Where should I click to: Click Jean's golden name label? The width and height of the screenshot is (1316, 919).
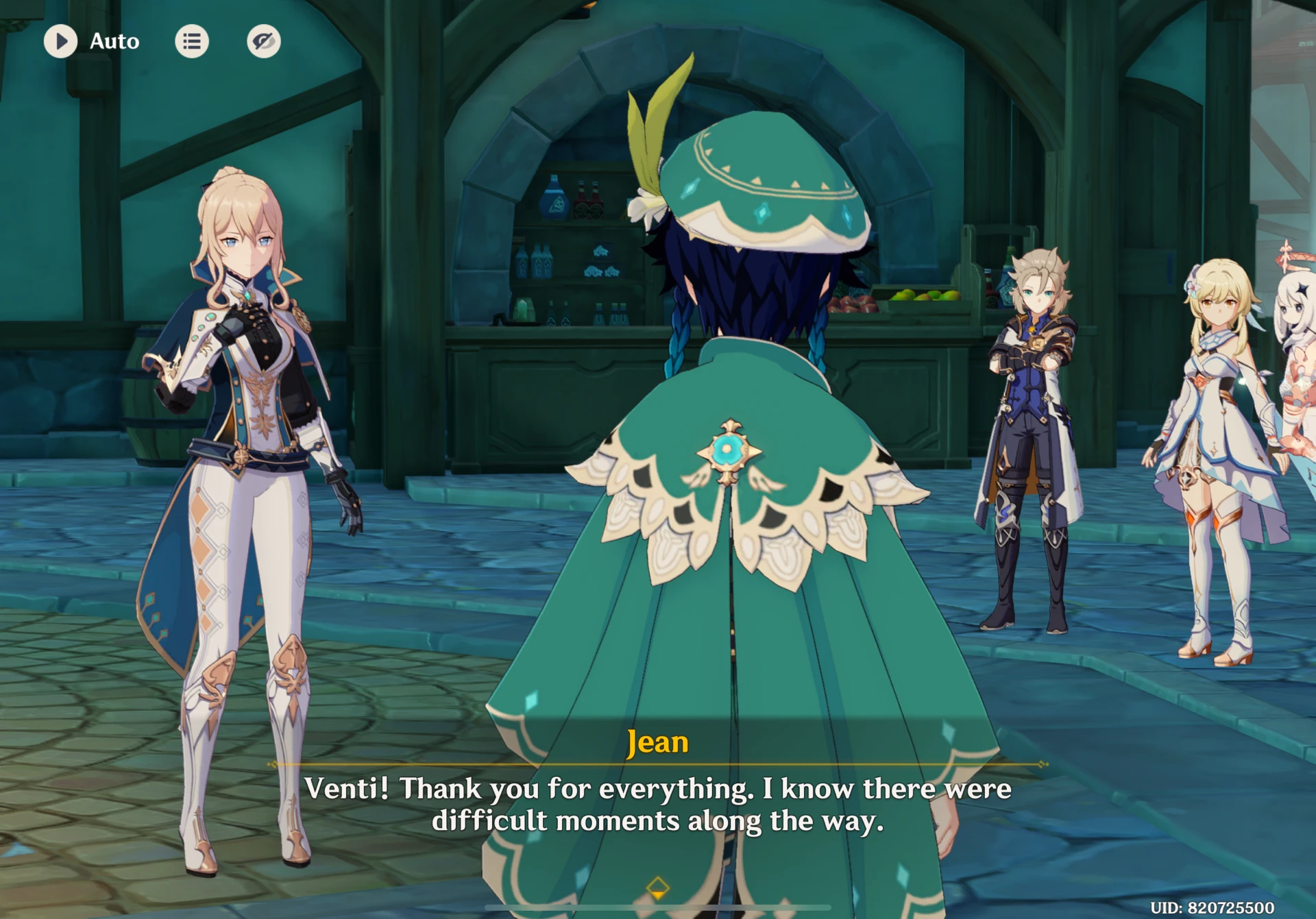pyautogui.click(x=657, y=742)
